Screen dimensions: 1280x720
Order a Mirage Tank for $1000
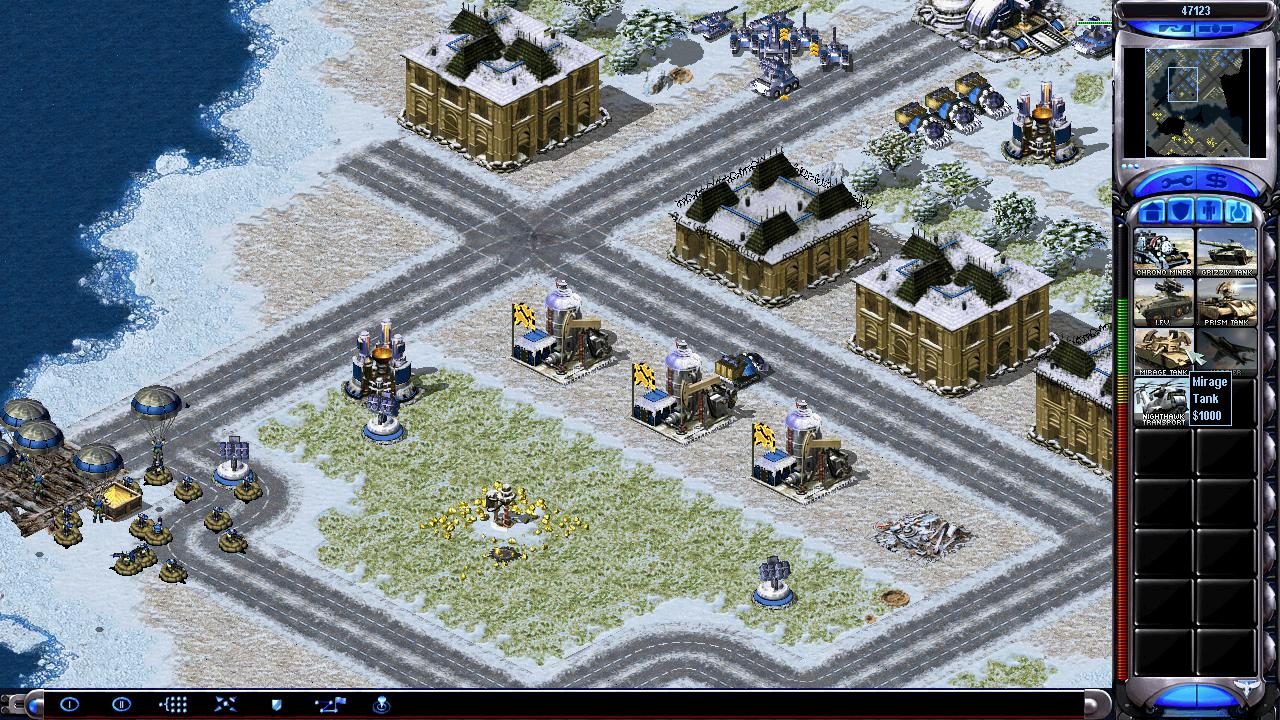pyautogui.click(x=1163, y=351)
